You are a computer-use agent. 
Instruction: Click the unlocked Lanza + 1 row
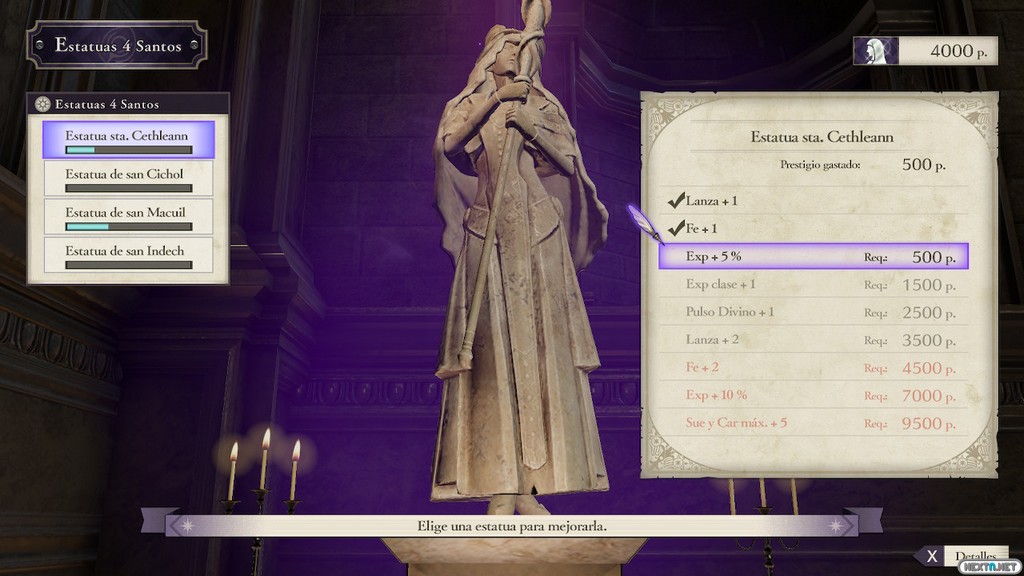[813, 201]
